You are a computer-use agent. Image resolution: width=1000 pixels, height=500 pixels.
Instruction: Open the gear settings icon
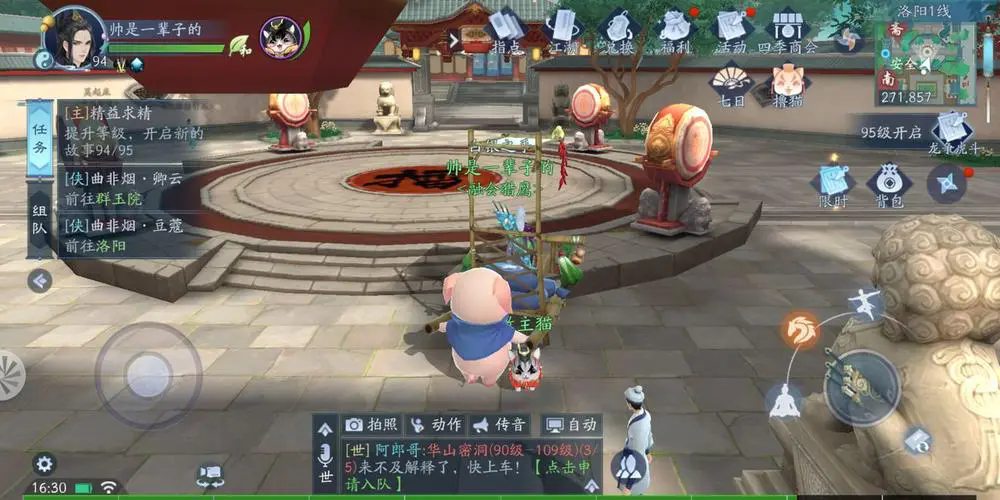pos(43,463)
